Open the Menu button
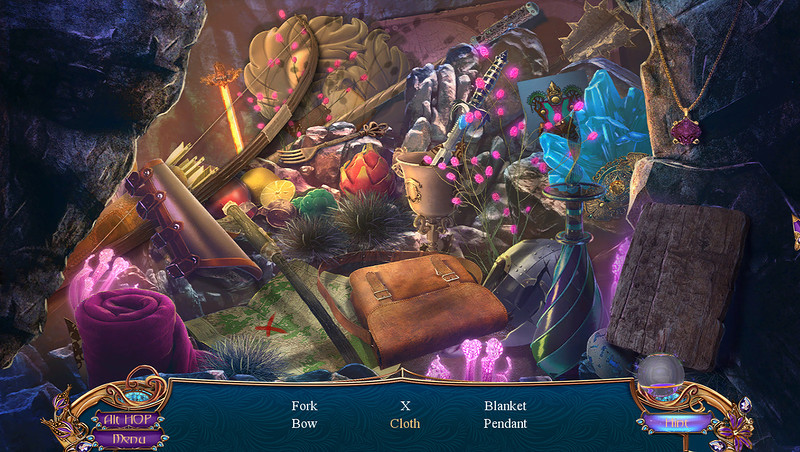The image size is (800, 452). [x=126, y=437]
